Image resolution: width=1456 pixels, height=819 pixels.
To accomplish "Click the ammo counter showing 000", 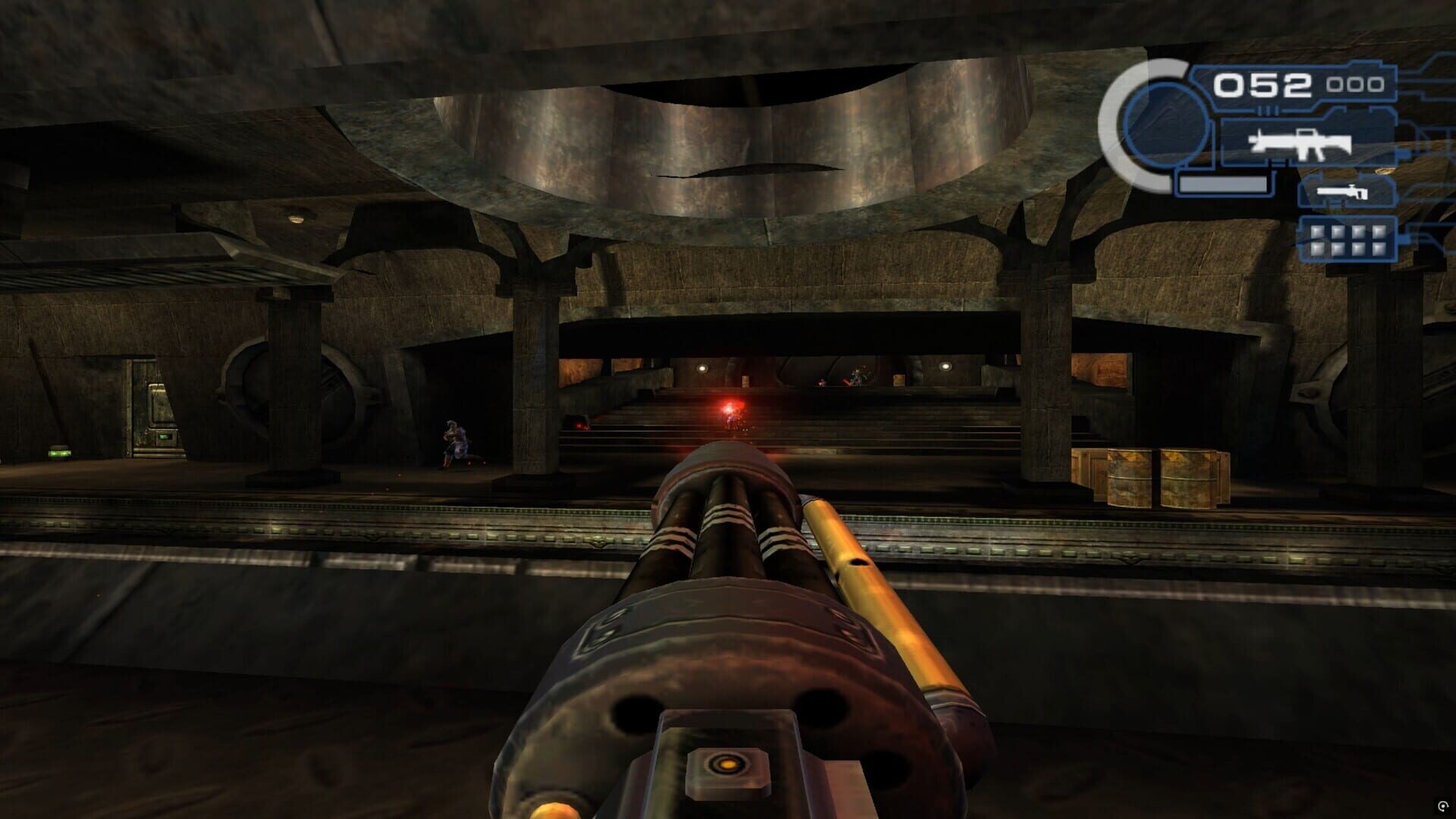I will click(1355, 84).
